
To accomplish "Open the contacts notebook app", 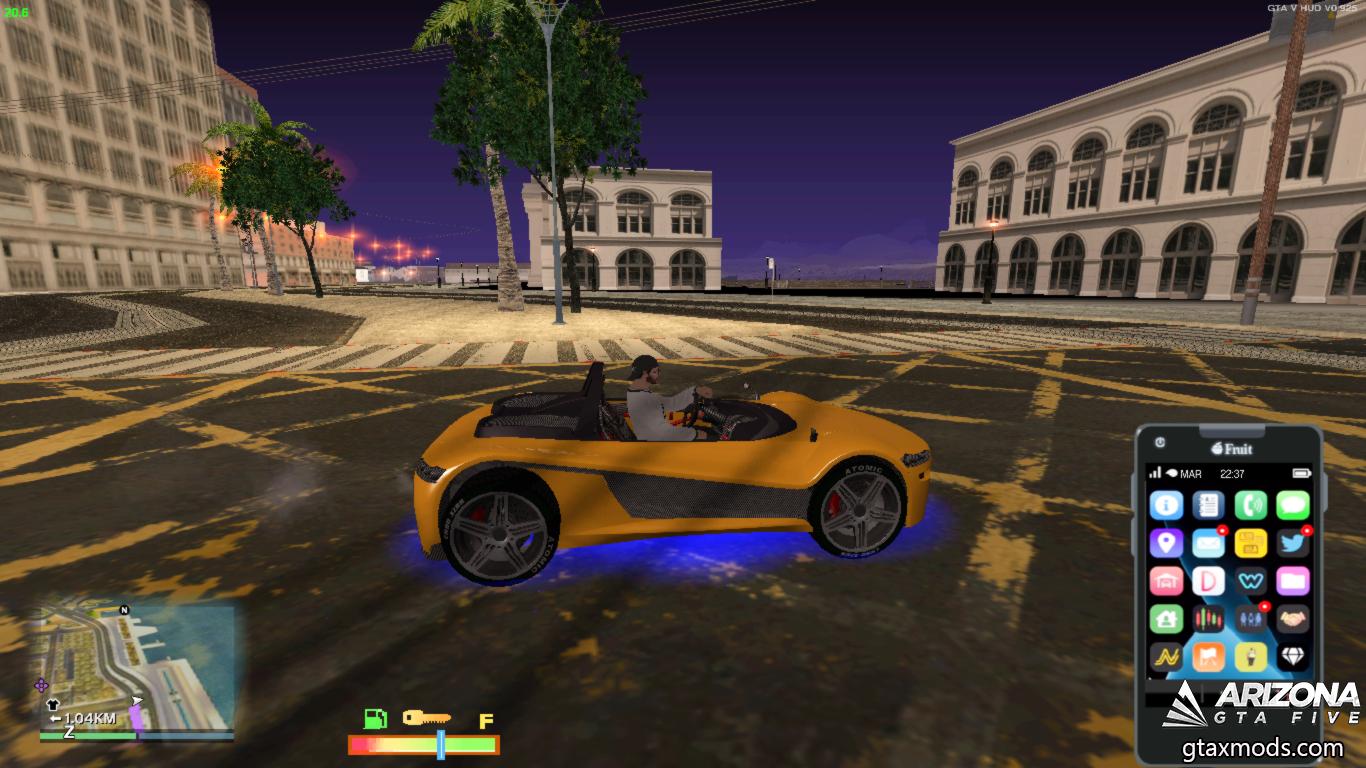I will [1208, 505].
